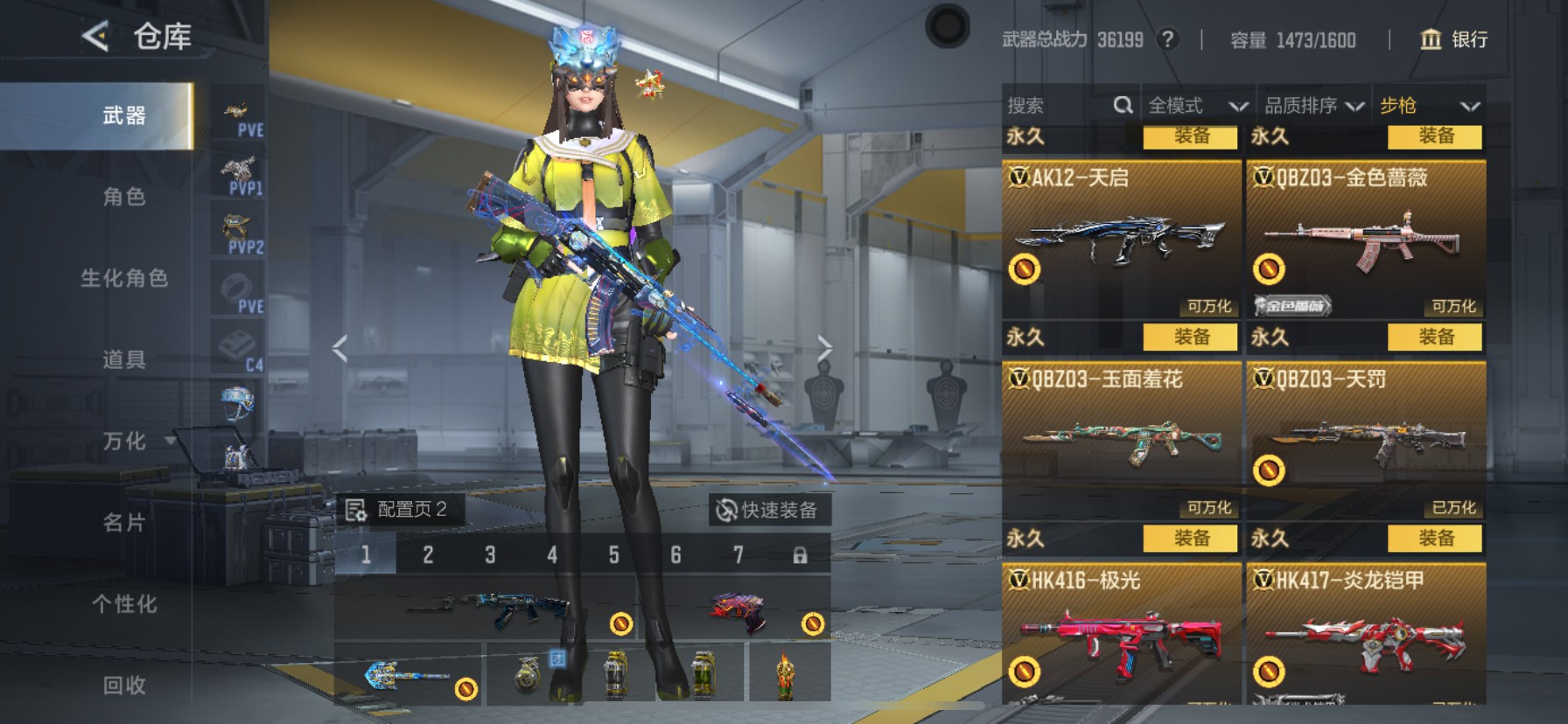Select the PVP2 loadout icon
1568x724 pixels.
pyautogui.click(x=238, y=233)
